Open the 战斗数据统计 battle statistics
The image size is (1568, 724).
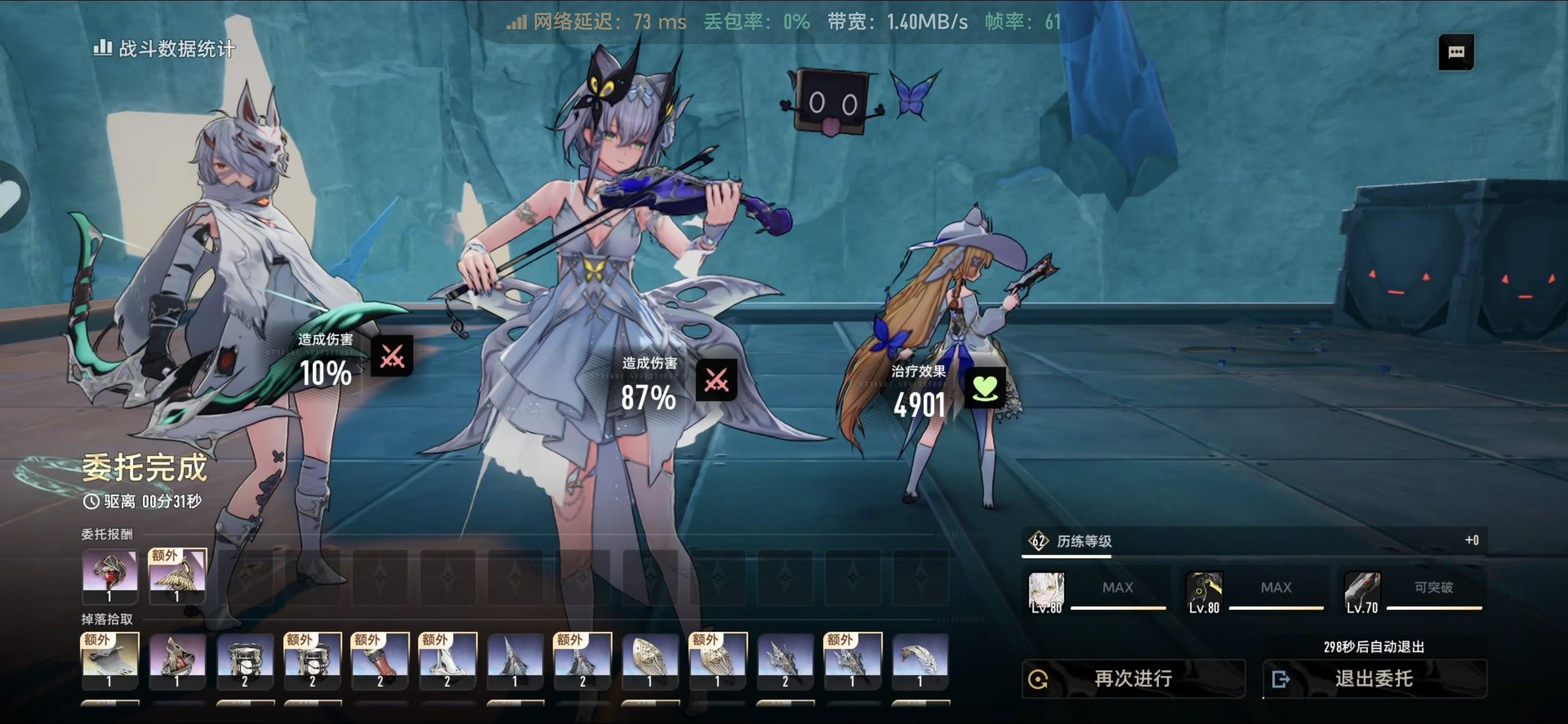point(164,48)
